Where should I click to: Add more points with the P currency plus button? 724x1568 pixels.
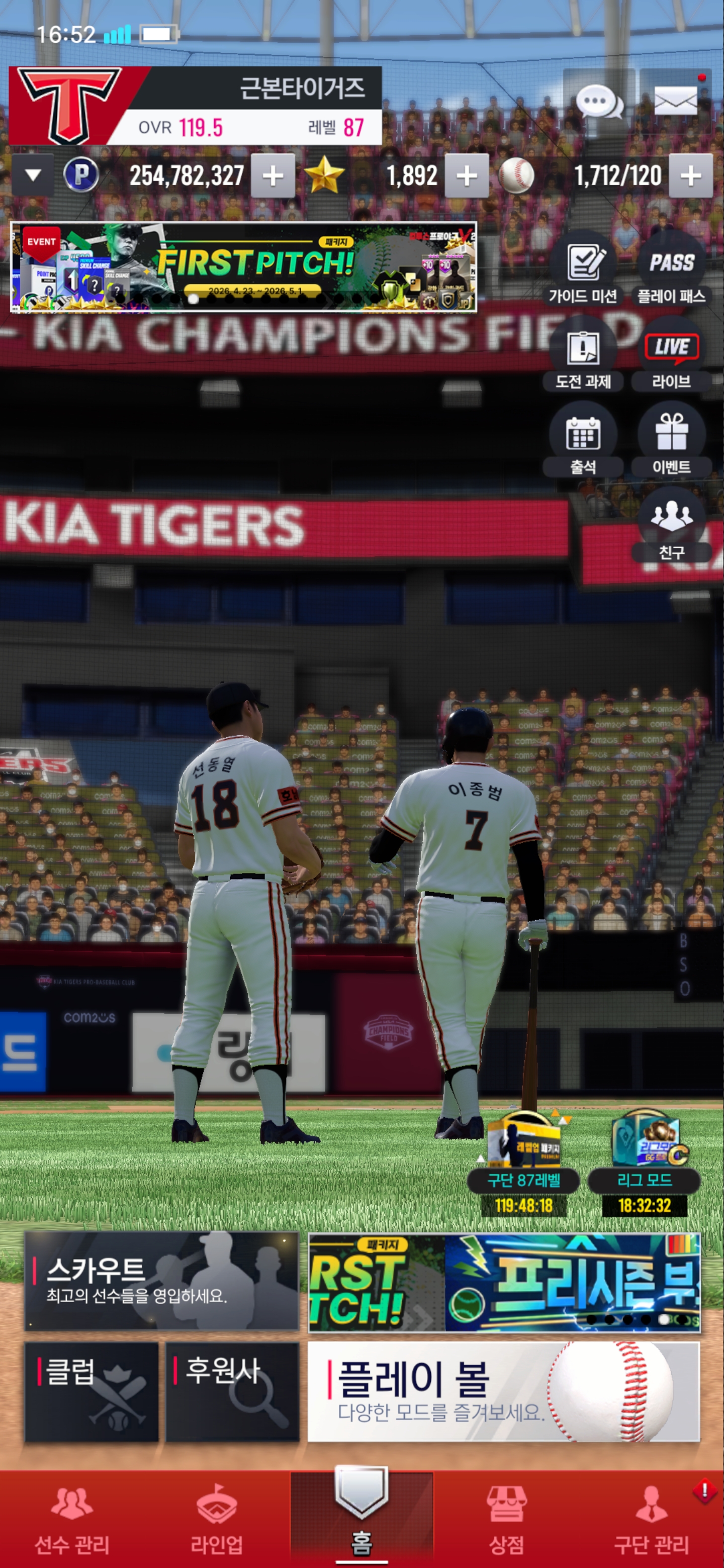click(x=273, y=176)
